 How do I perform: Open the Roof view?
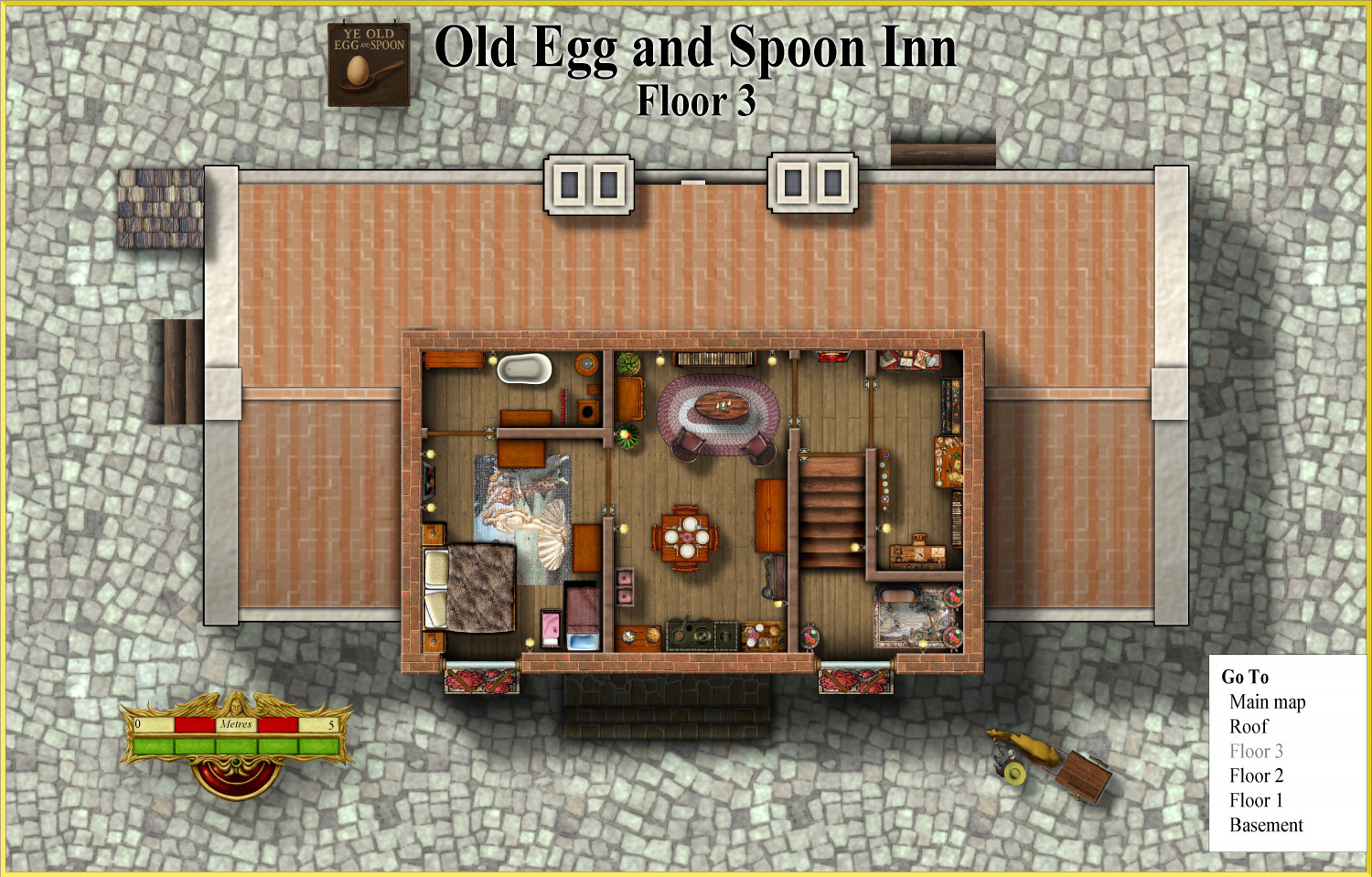1249,727
